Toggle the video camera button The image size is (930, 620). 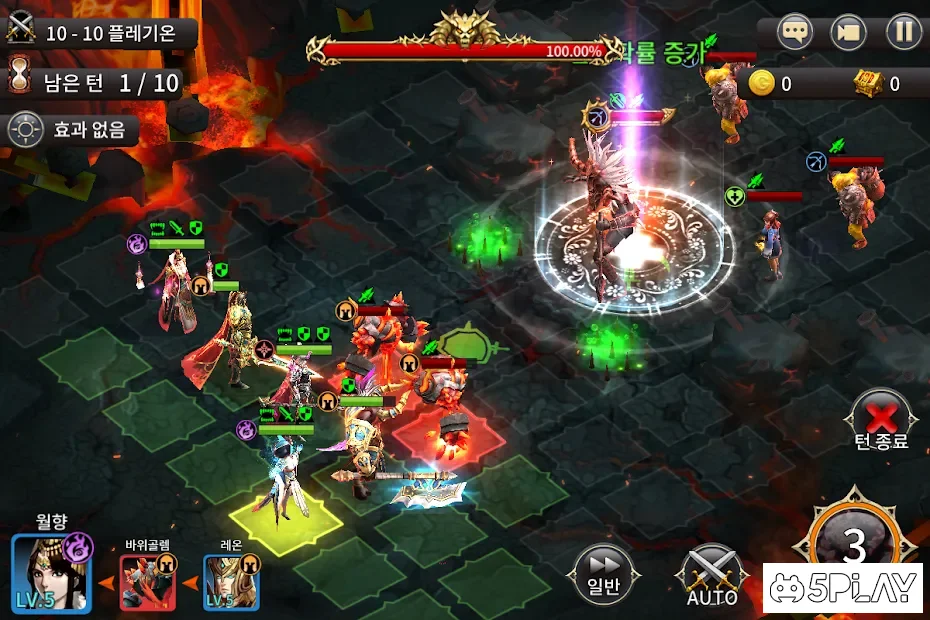point(850,32)
